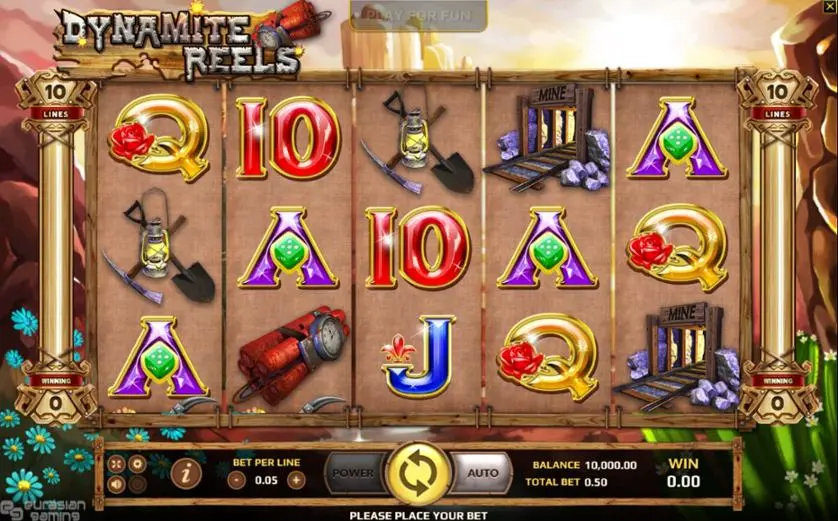
Task: Open settings via the gear icon
Action: [138, 464]
